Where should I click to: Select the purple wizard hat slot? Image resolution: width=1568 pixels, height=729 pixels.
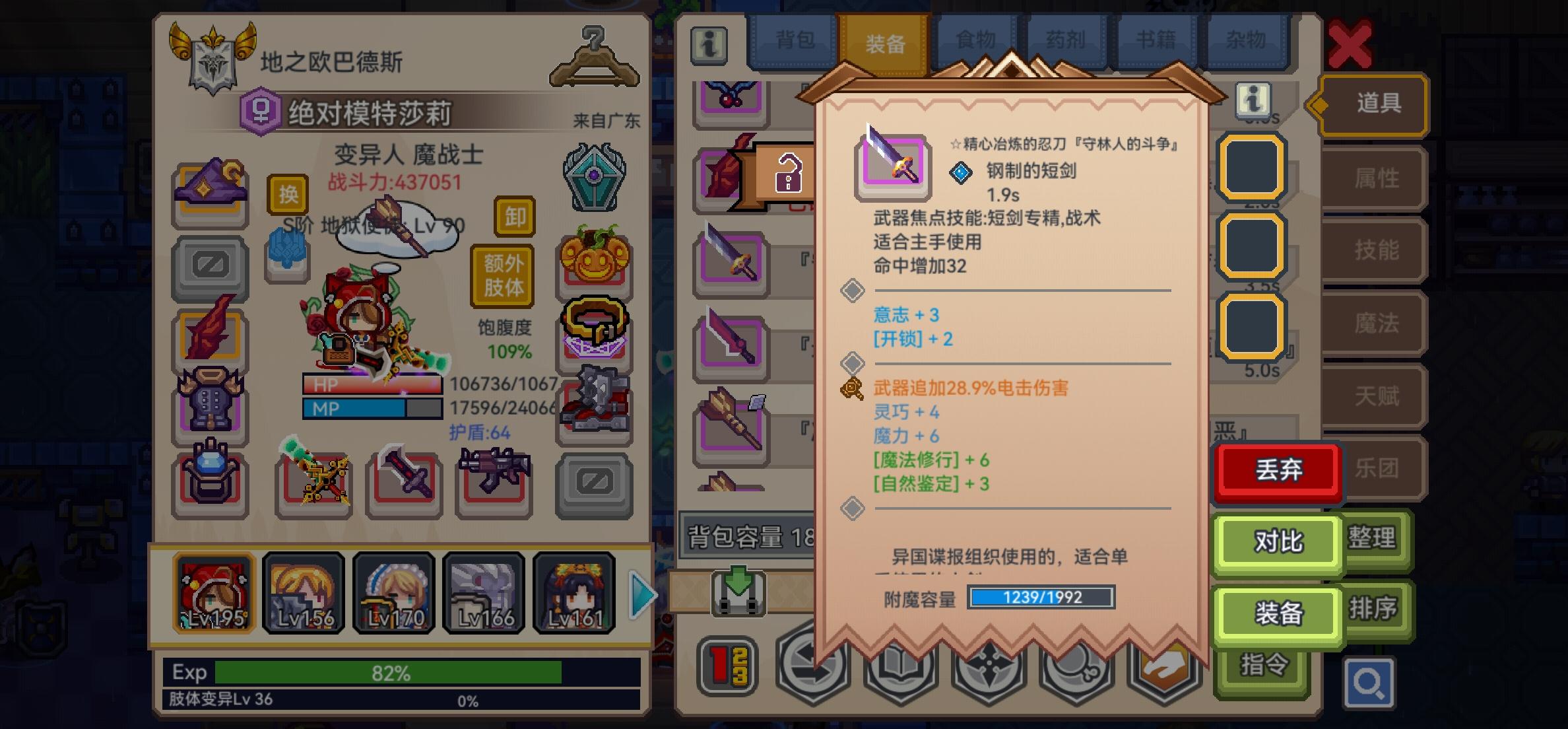tap(210, 193)
